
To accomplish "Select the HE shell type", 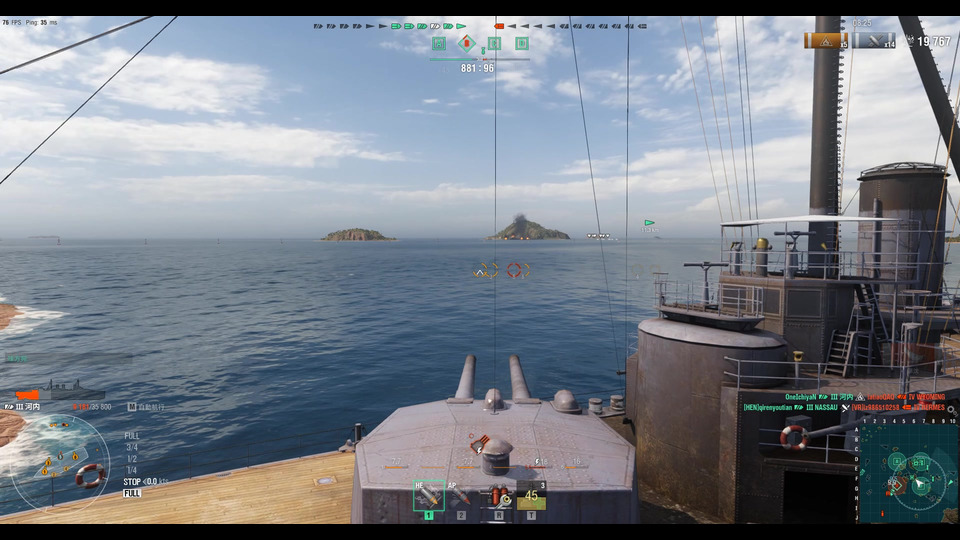I will [x=429, y=495].
